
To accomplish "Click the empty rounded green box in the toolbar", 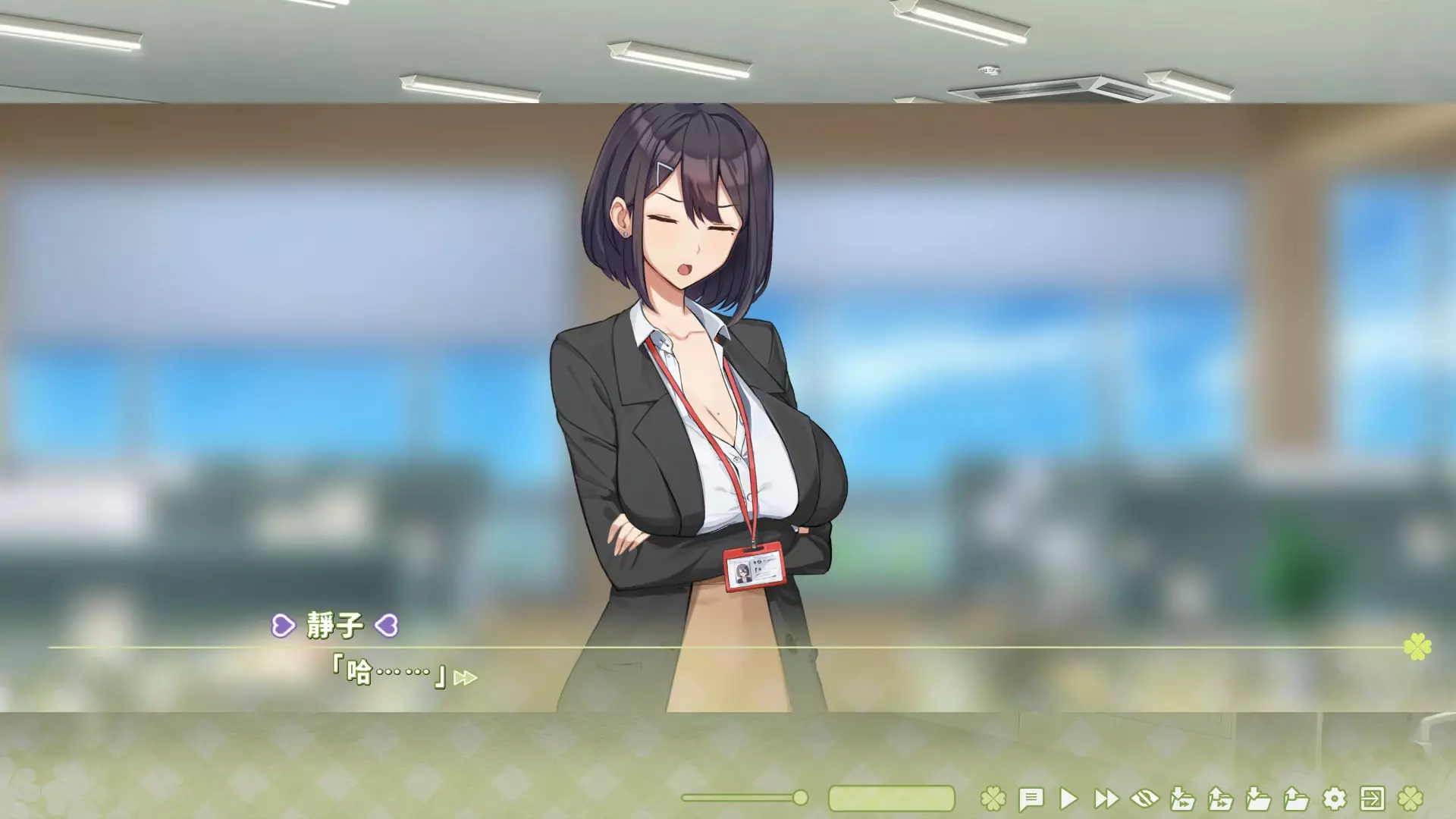I will (x=891, y=799).
